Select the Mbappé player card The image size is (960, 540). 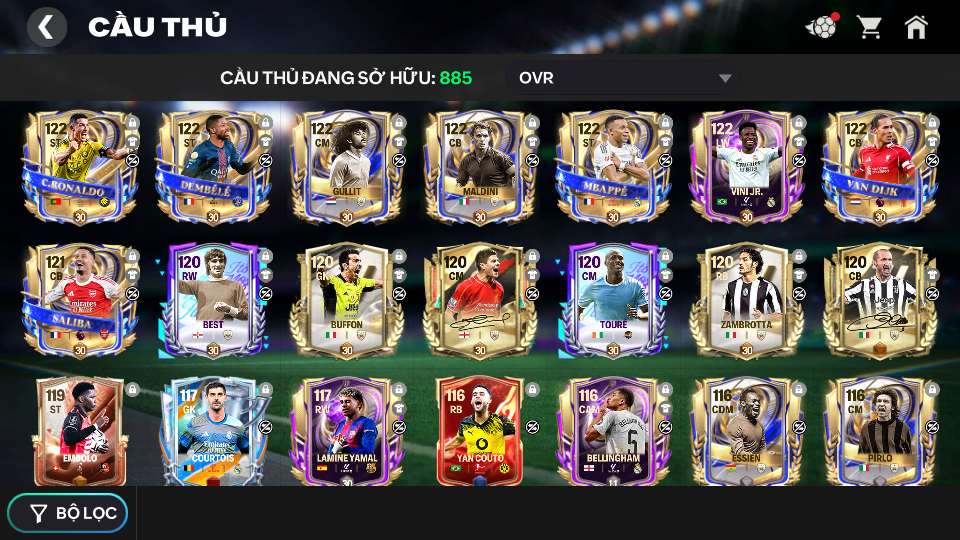[612, 167]
